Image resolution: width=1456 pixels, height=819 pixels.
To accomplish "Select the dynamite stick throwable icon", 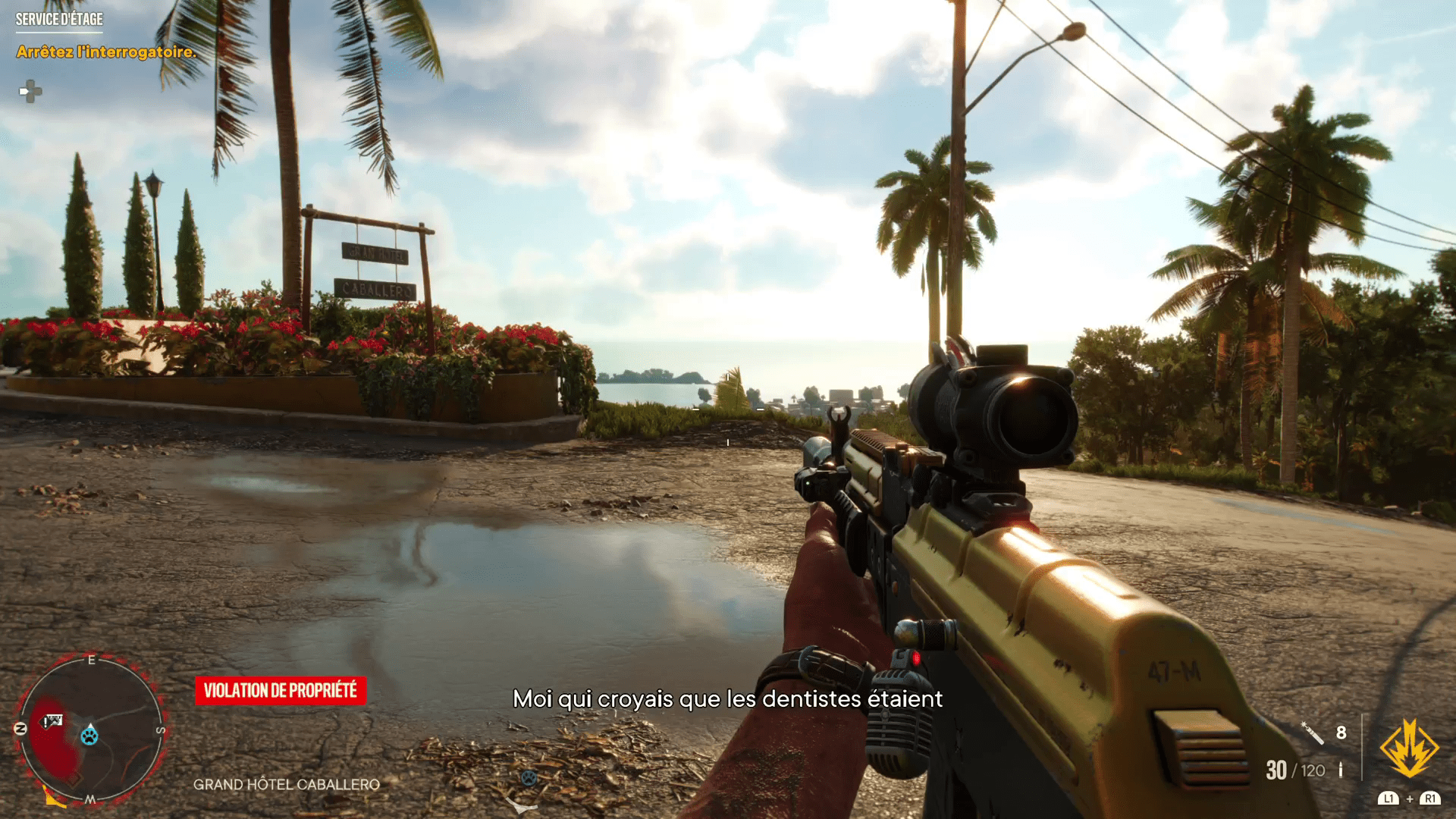I will click(1313, 733).
